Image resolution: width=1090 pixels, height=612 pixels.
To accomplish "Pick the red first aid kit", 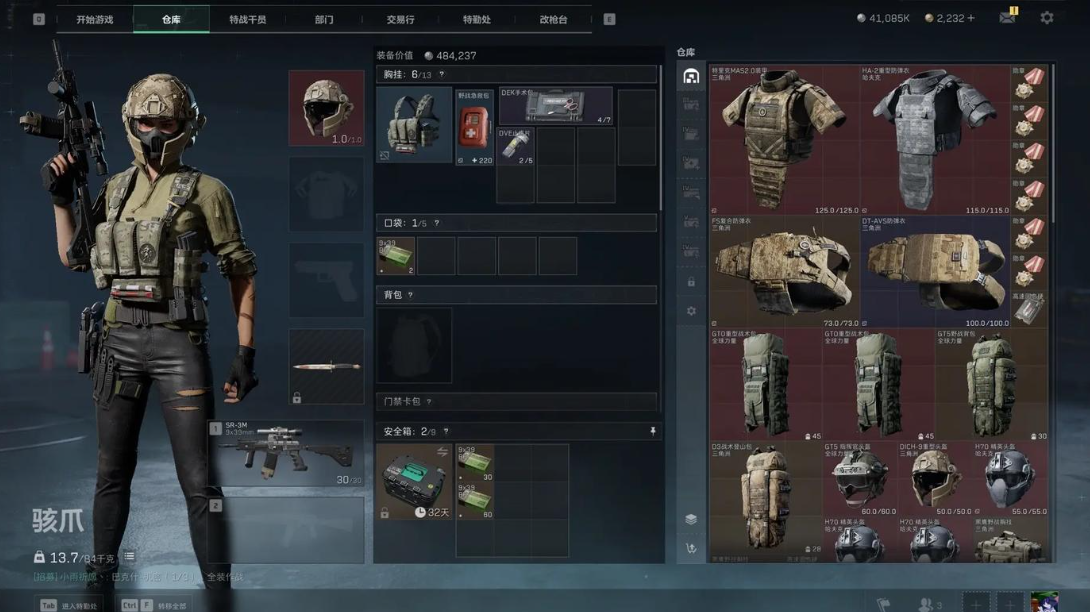I will click(x=474, y=127).
